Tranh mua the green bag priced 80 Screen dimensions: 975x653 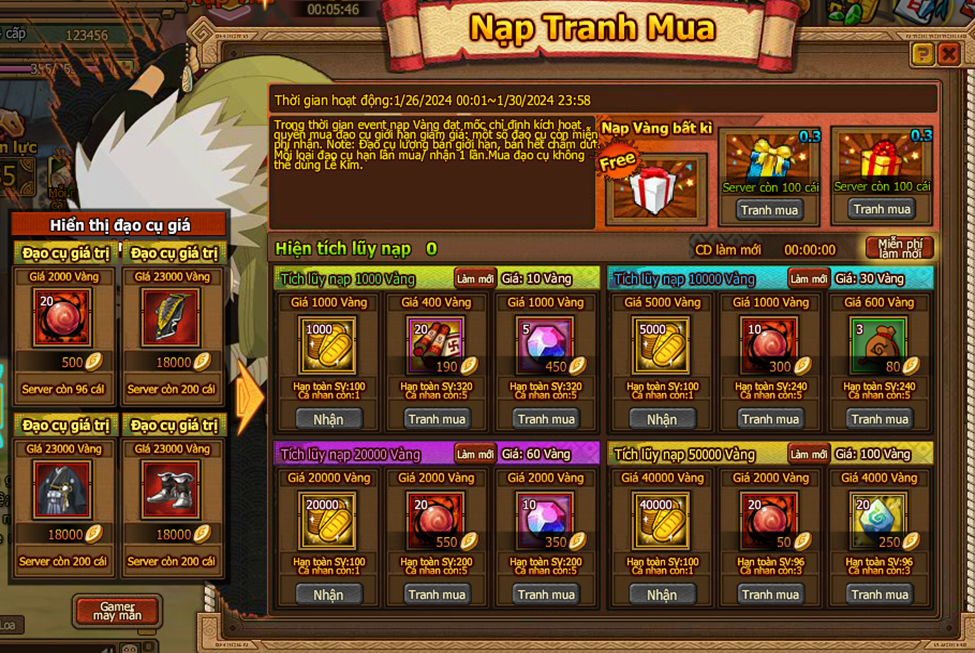(879, 419)
